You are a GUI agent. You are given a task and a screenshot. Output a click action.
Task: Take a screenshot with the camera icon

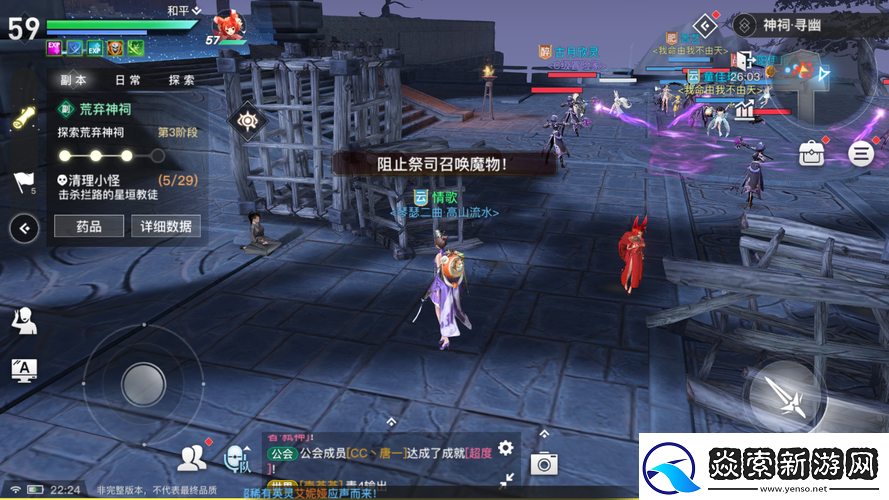point(544,462)
